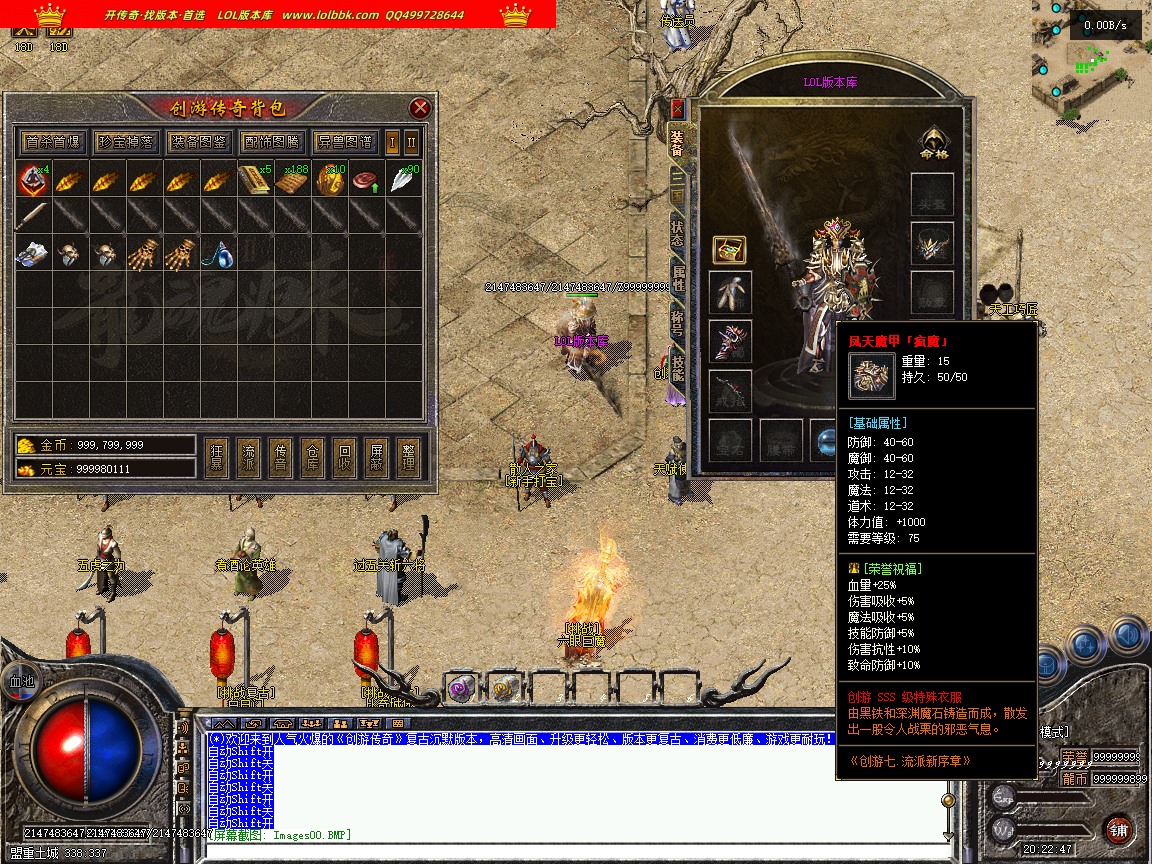Switch to the 状态 character tab

[677, 232]
